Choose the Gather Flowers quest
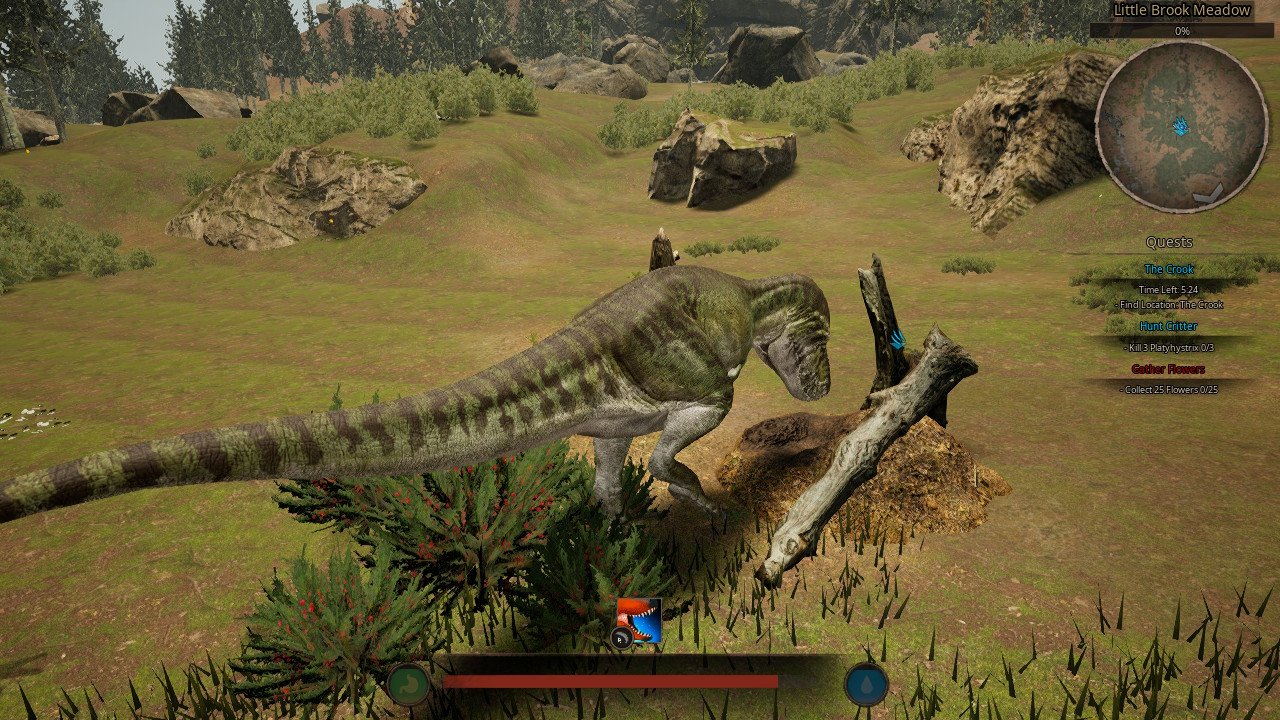 tap(1168, 369)
